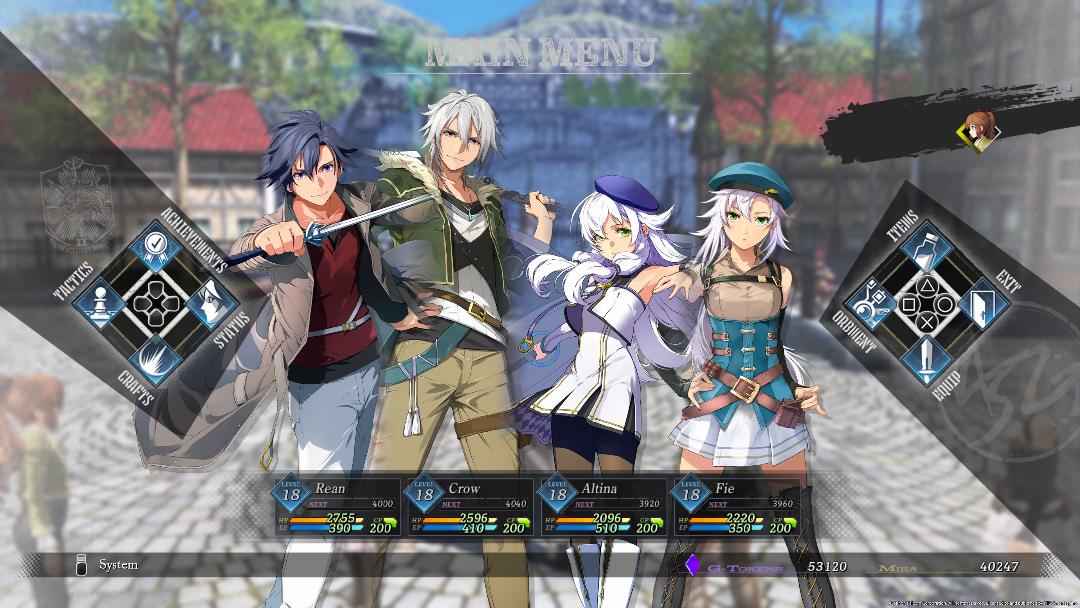This screenshot has width=1080, height=608.
Task: Select the Orbment menu icon
Action: tap(870, 302)
